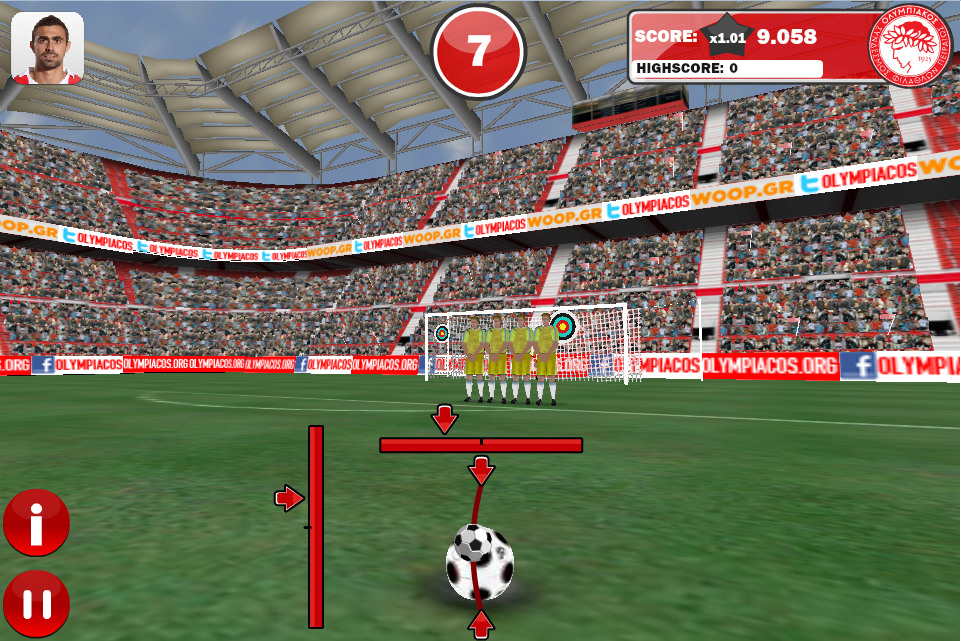The image size is (961, 641).
Task: Click the player portrait thumbnail
Action: coord(47,48)
